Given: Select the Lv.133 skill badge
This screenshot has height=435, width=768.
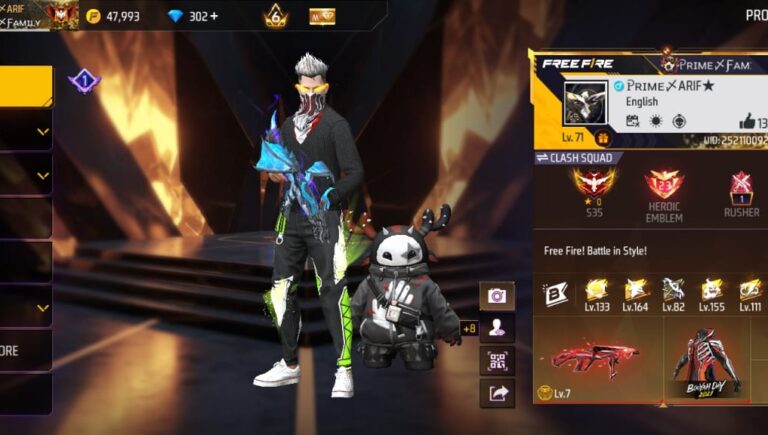Looking at the screenshot, I should [x=596, y=294].
